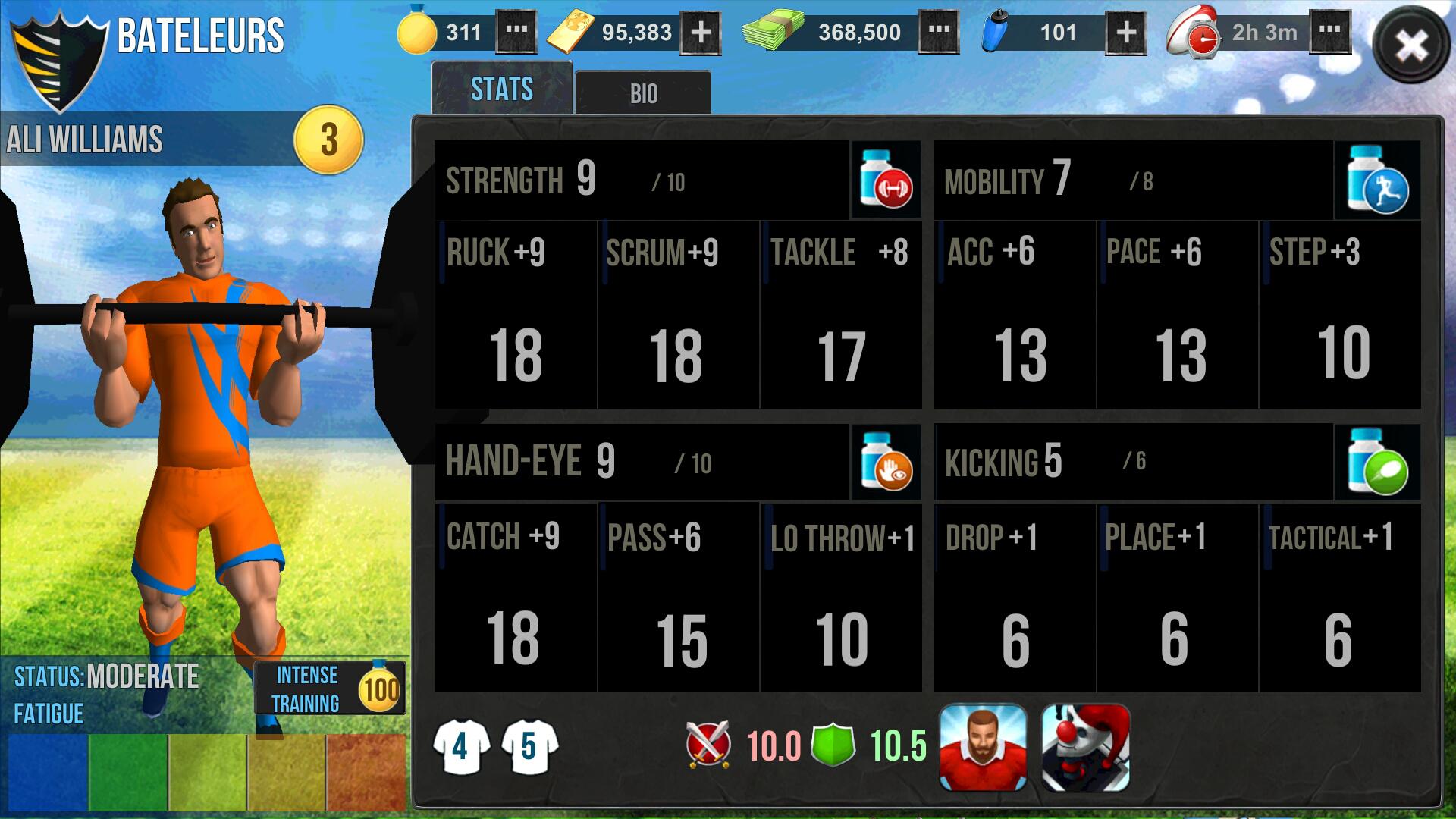Use the Strength supplement bottle
This screenshot has width=1456, height=819.
tap(886, 180)
